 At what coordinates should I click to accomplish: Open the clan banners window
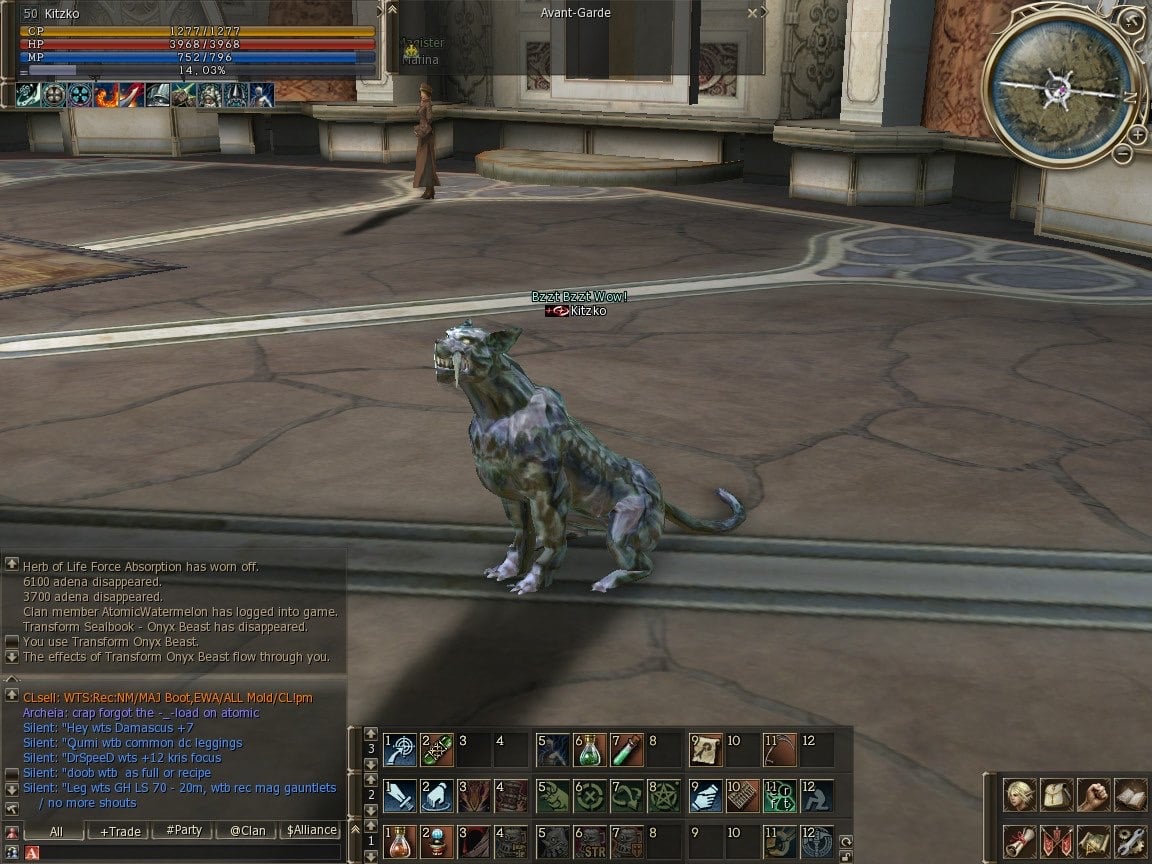pos(1057,840)
